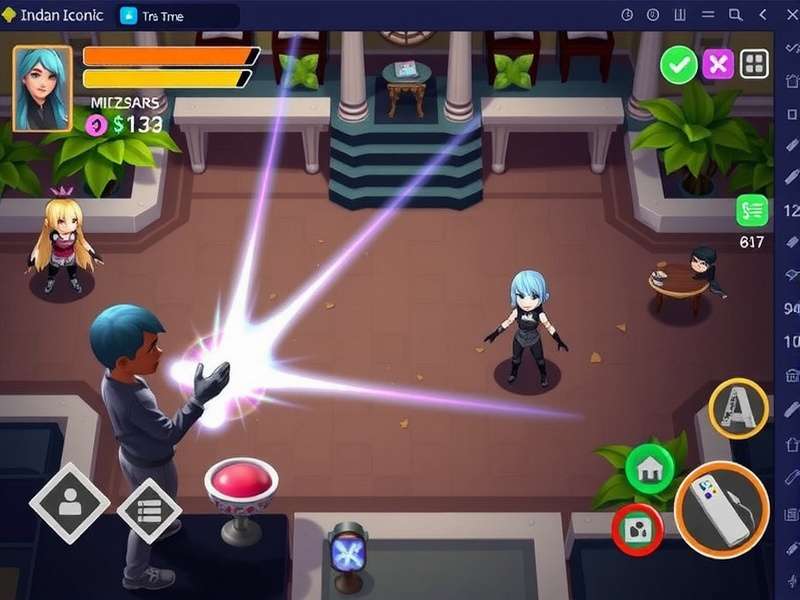The image size is (800, 600).
Task: Activate the yellow-ringed letter A button
Action: [x=738, y=409]
